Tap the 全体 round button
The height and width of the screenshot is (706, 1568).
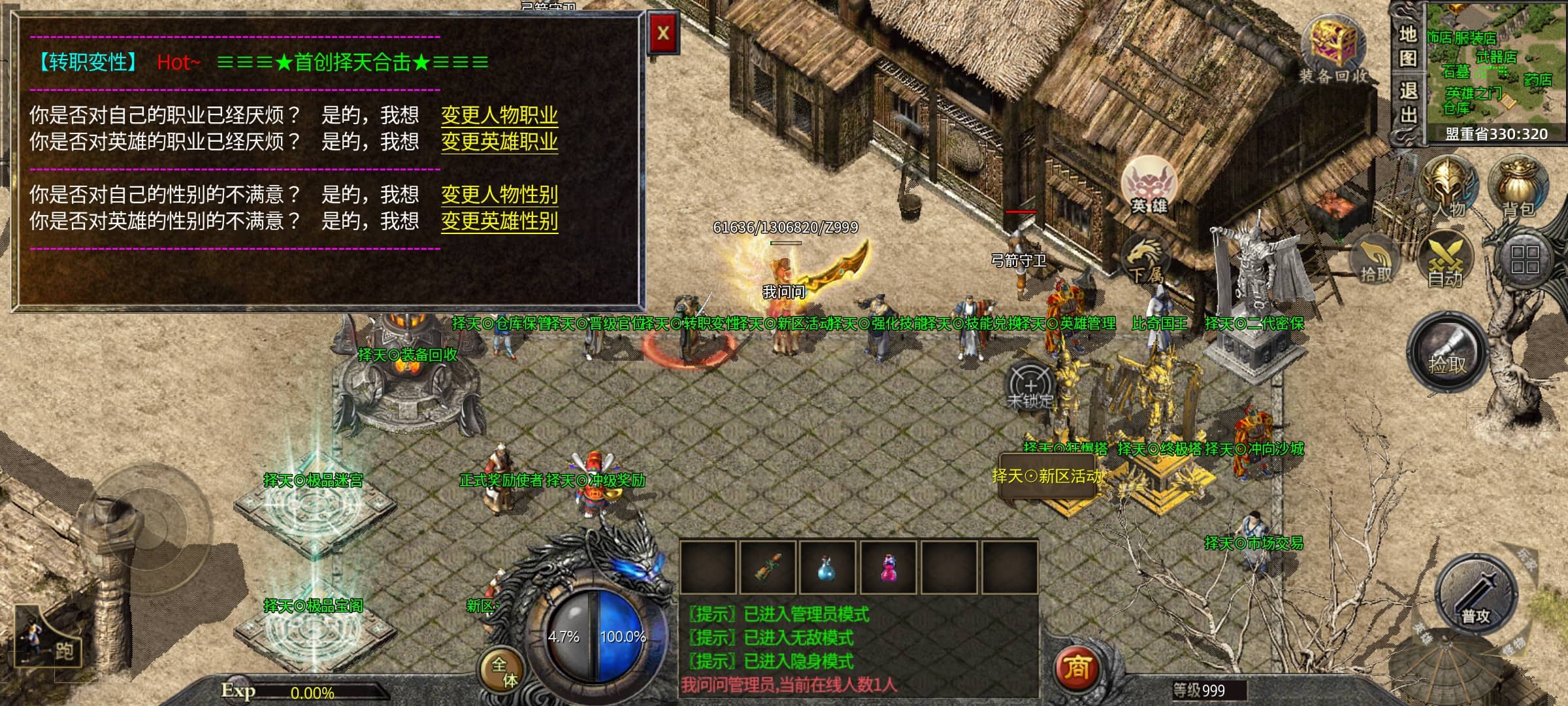coord(504,671)
